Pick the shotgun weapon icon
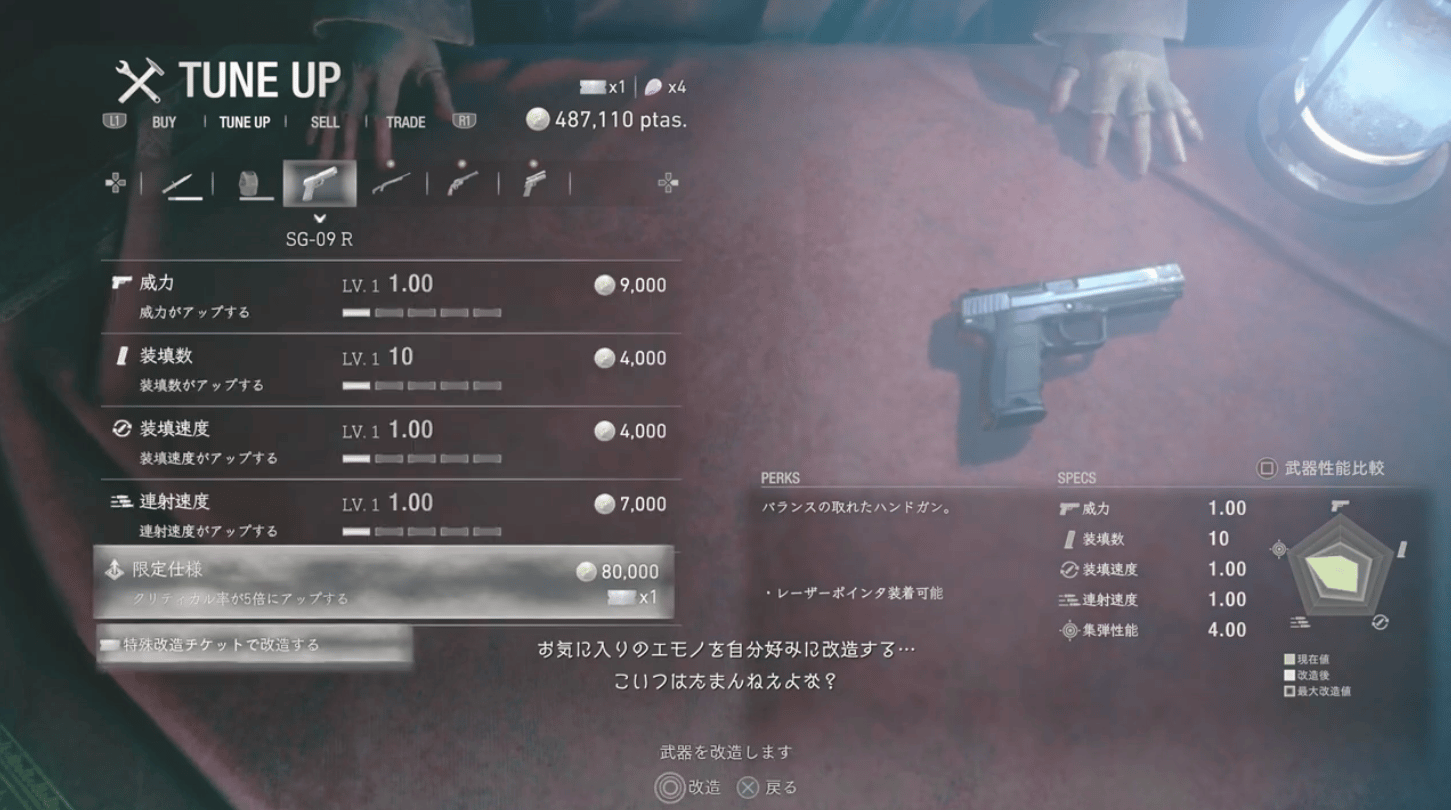Image resolution: width=1451 pixels, height=810 pixels. pyautogui.click(x=391, y=184)
